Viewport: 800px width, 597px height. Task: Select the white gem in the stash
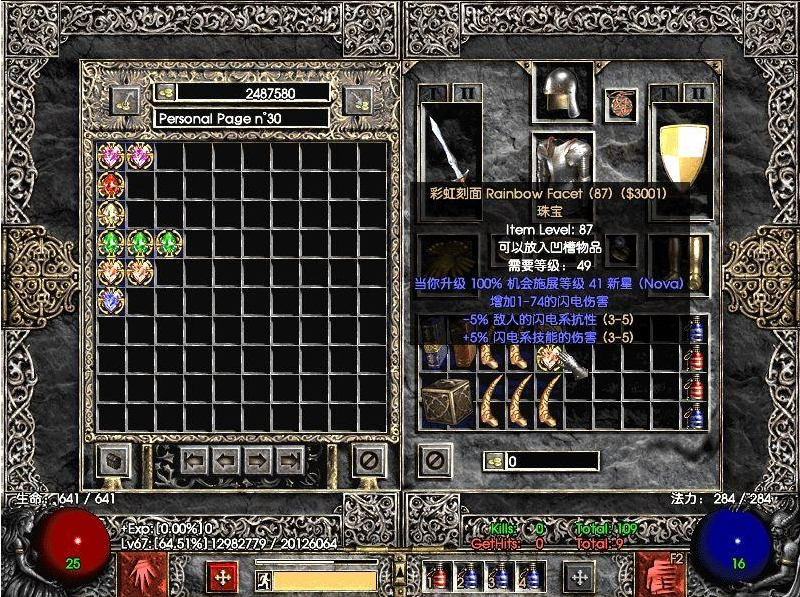[x=111, y=214]
